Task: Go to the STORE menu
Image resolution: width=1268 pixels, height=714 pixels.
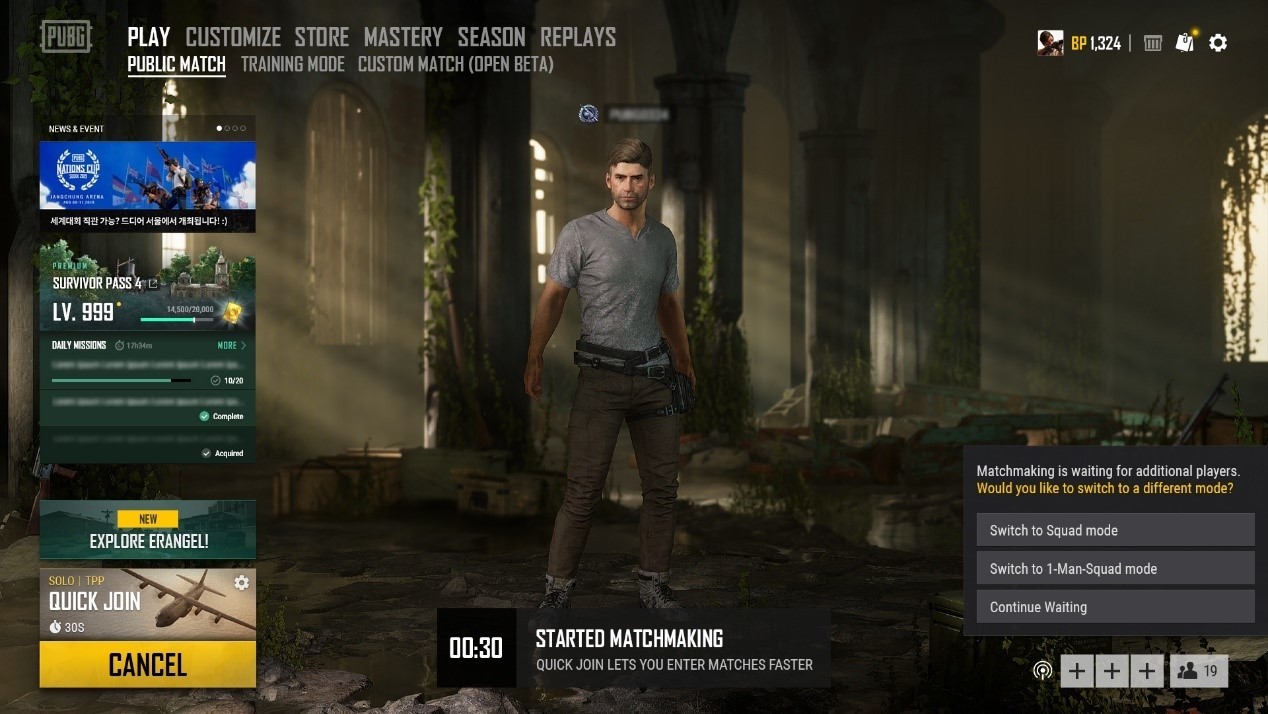Action: 321,38
